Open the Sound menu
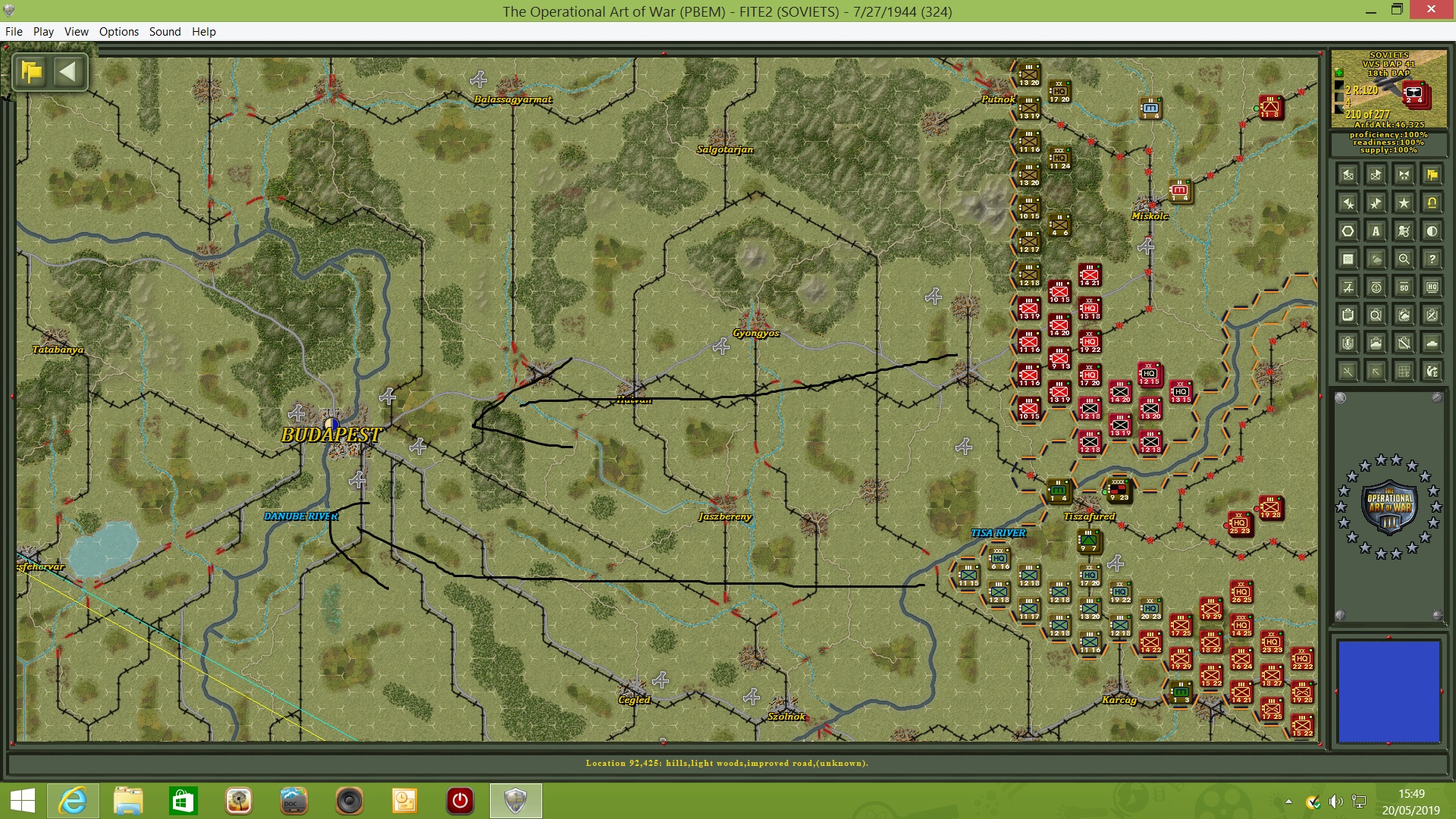This screenshot has width=1456, height=819. pos(165,32)
